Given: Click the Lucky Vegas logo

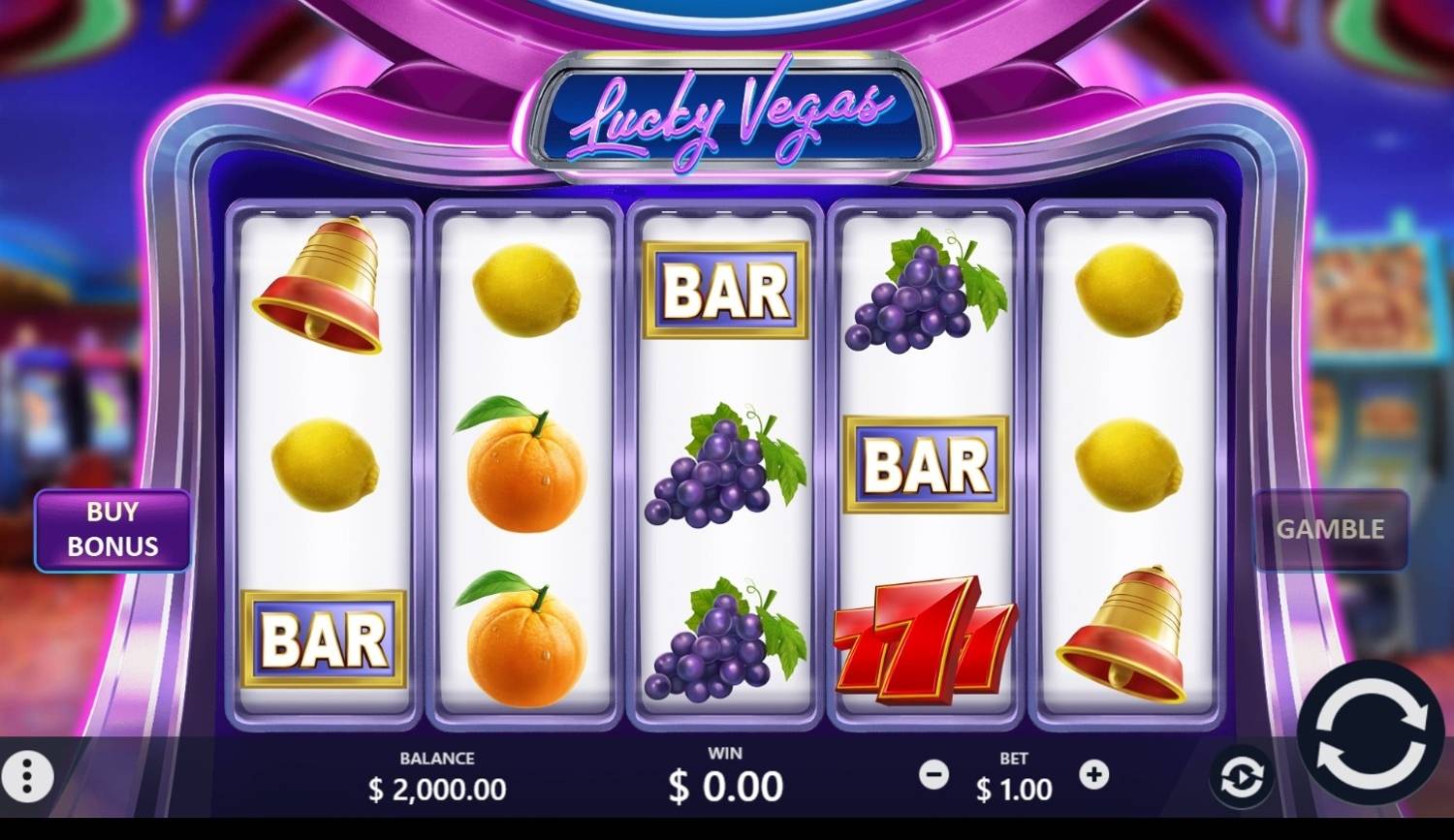Looking at the screenshot, I should pos(727,112).
